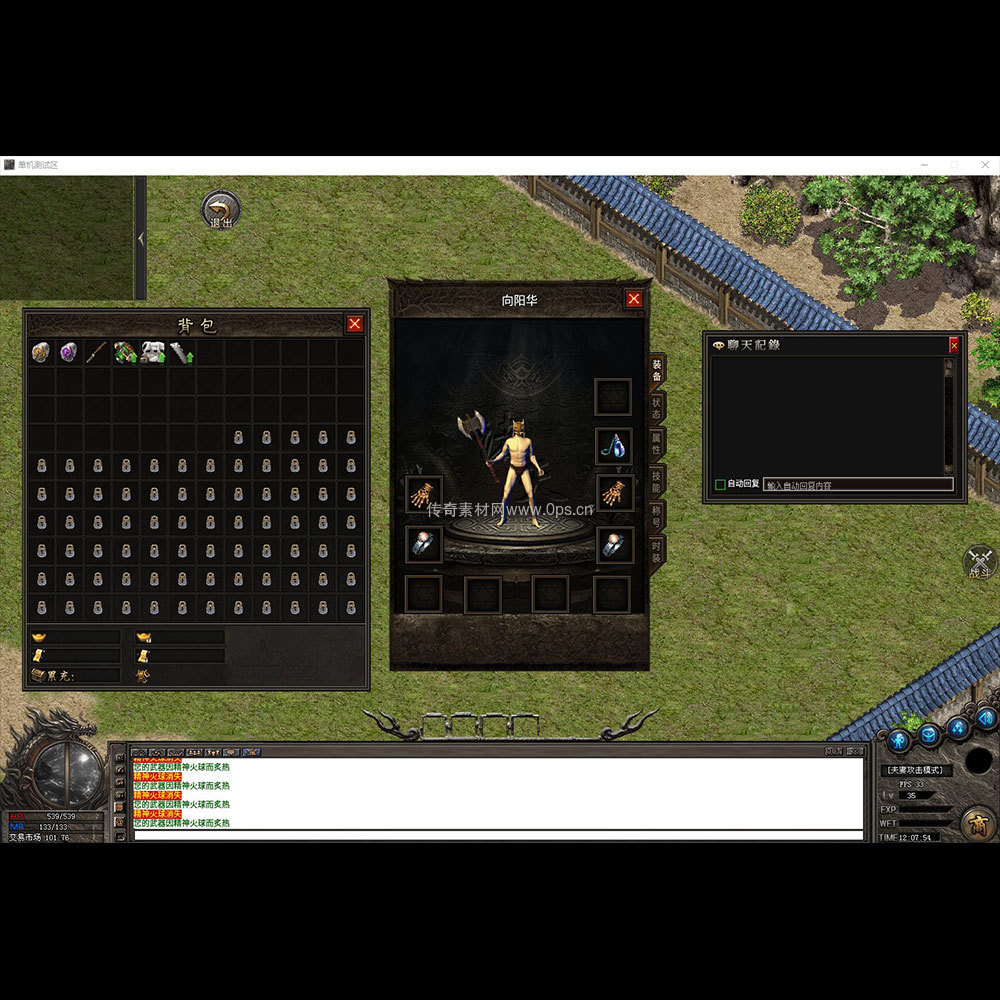
Task: Open the 商 shop button
Action: coord(978,822)
